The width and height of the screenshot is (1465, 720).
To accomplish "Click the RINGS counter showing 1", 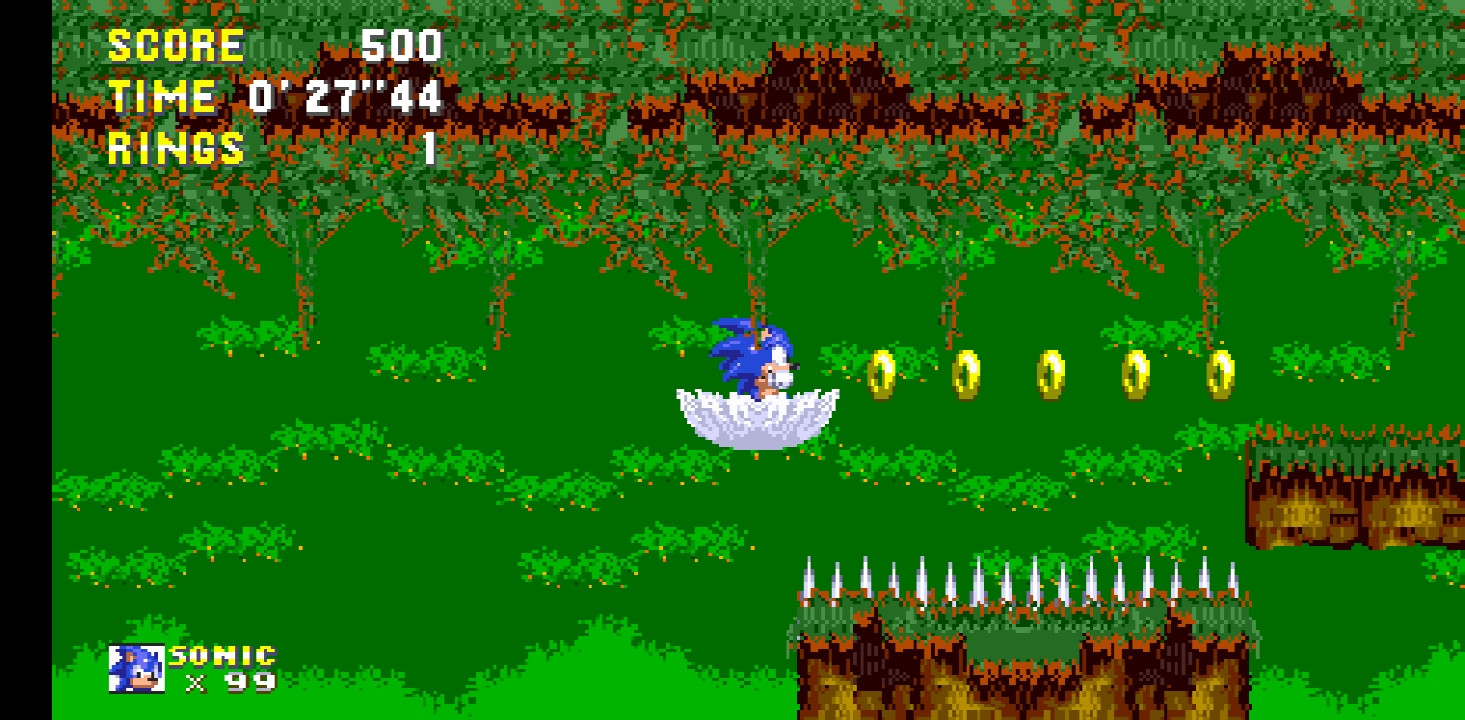I will tap(175, 149).
